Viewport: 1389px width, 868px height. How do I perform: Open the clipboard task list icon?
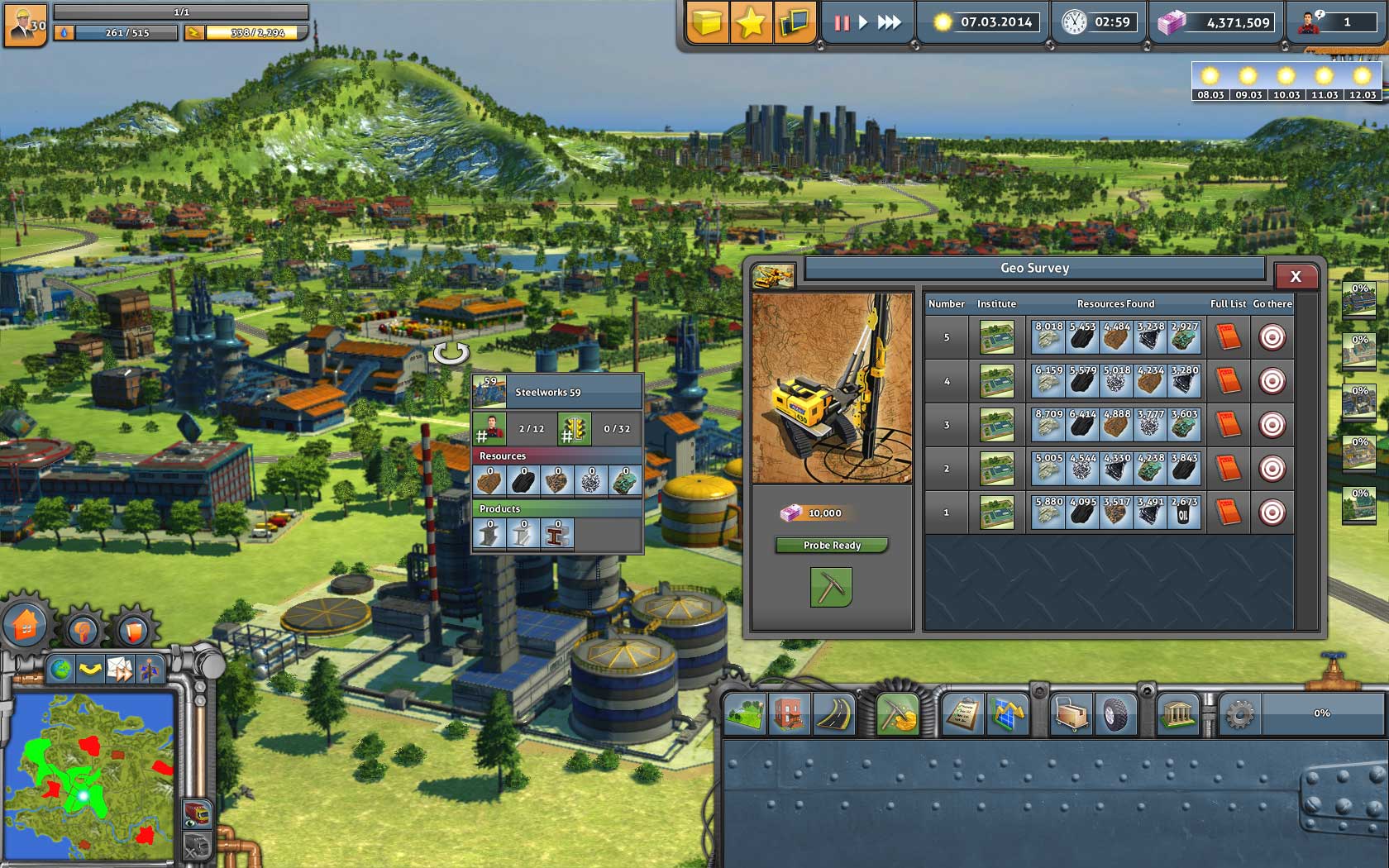tap(962, 713)
